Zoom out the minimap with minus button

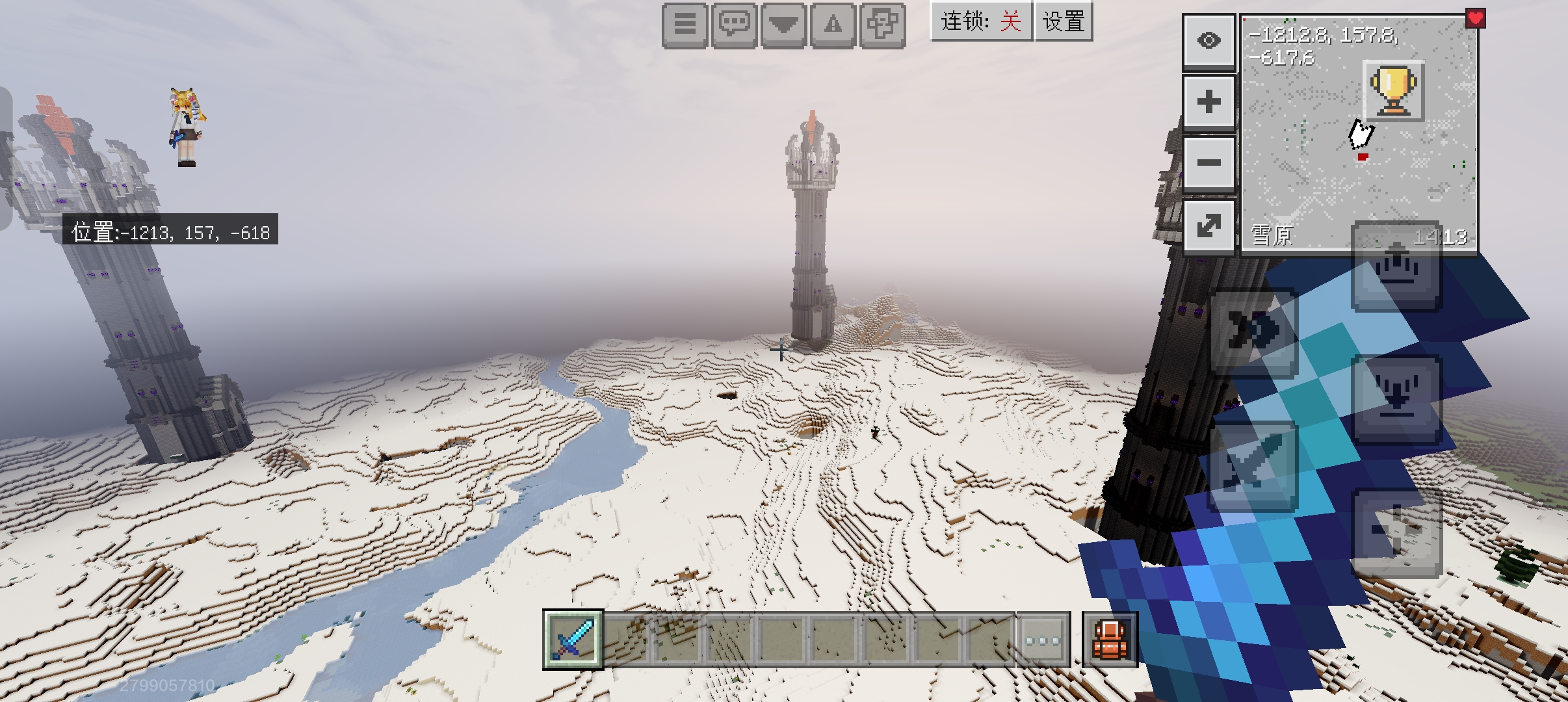point(1209,162)
